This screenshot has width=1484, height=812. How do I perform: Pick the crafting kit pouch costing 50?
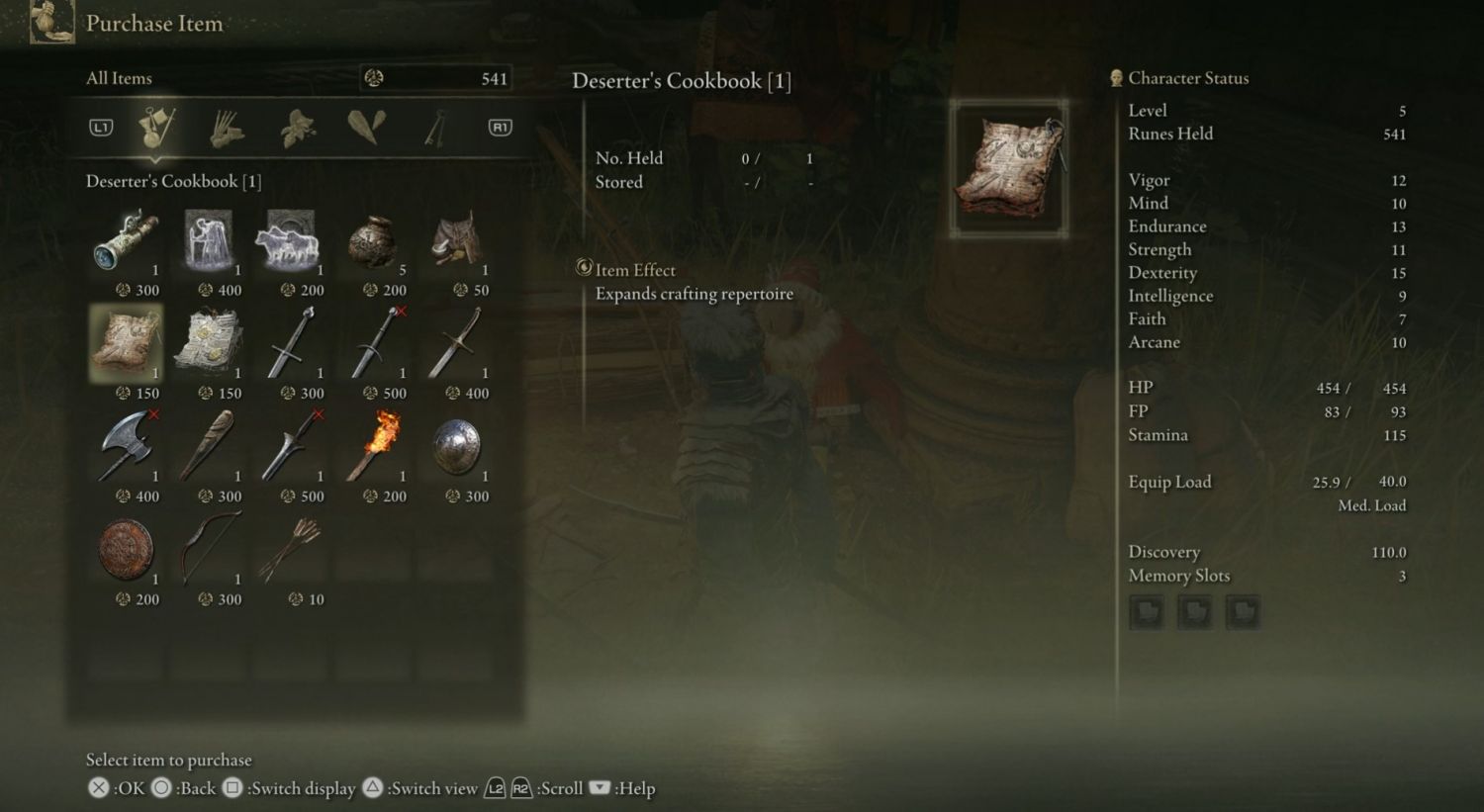(x=456, y=243)
